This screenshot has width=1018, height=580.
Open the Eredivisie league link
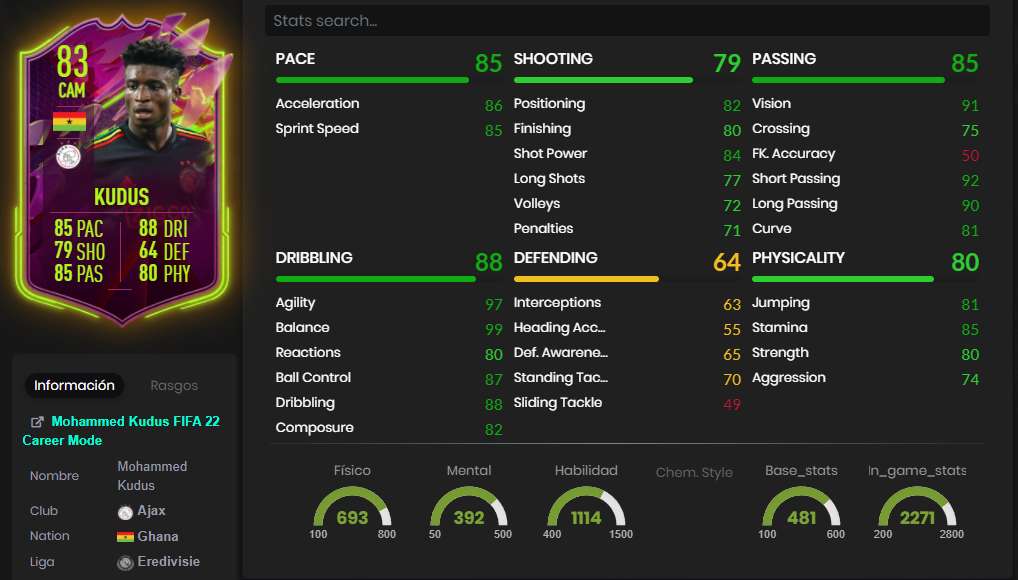point(168,561)
